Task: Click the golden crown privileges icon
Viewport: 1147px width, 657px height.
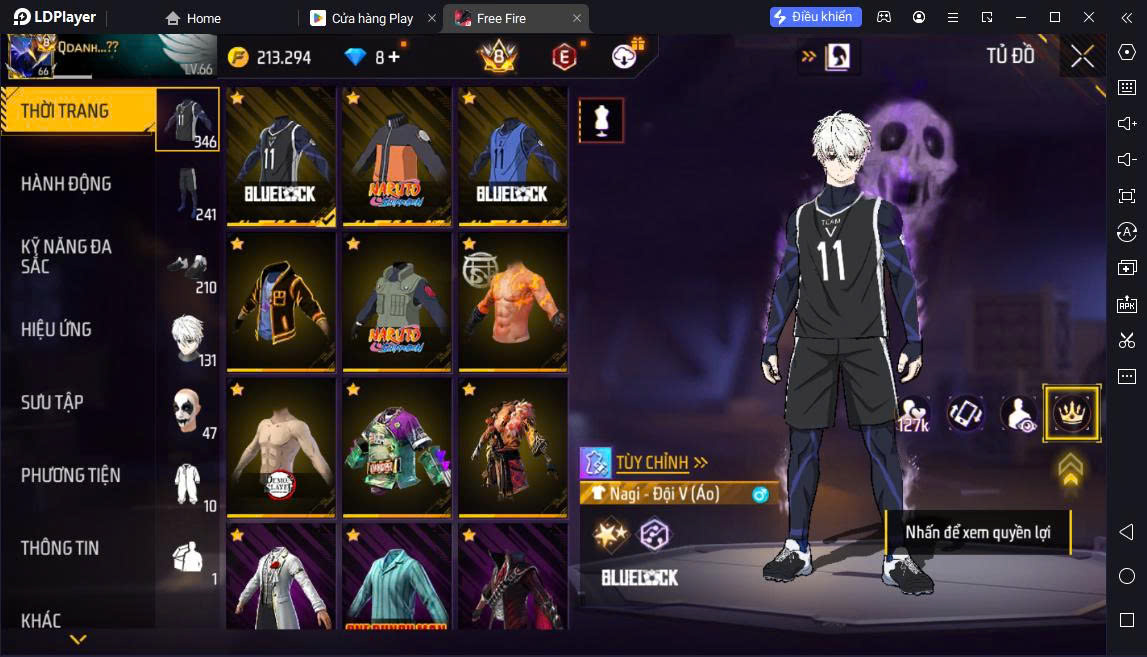Action: (x=1071, y=413)
